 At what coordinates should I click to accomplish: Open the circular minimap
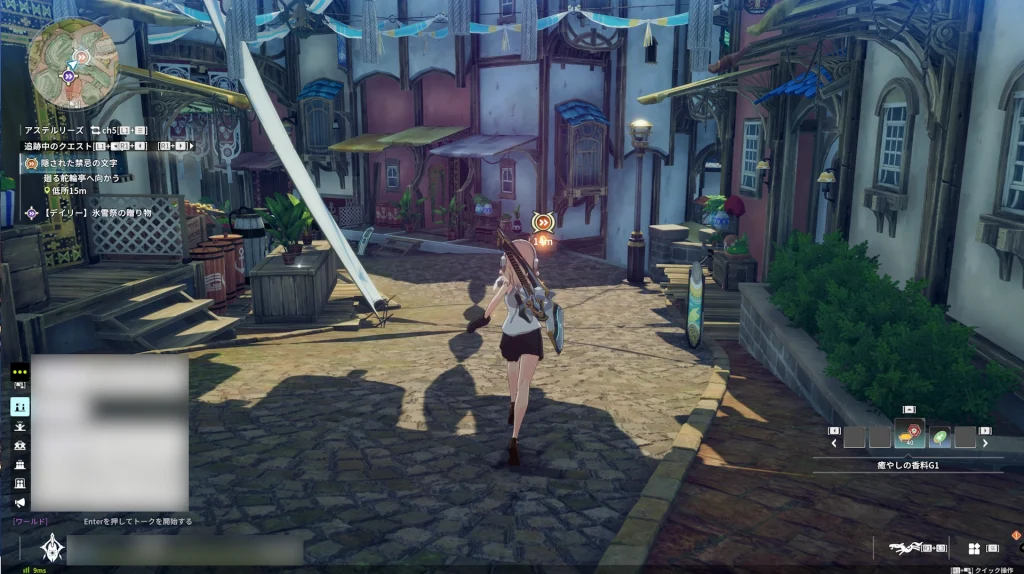point(73,62)
